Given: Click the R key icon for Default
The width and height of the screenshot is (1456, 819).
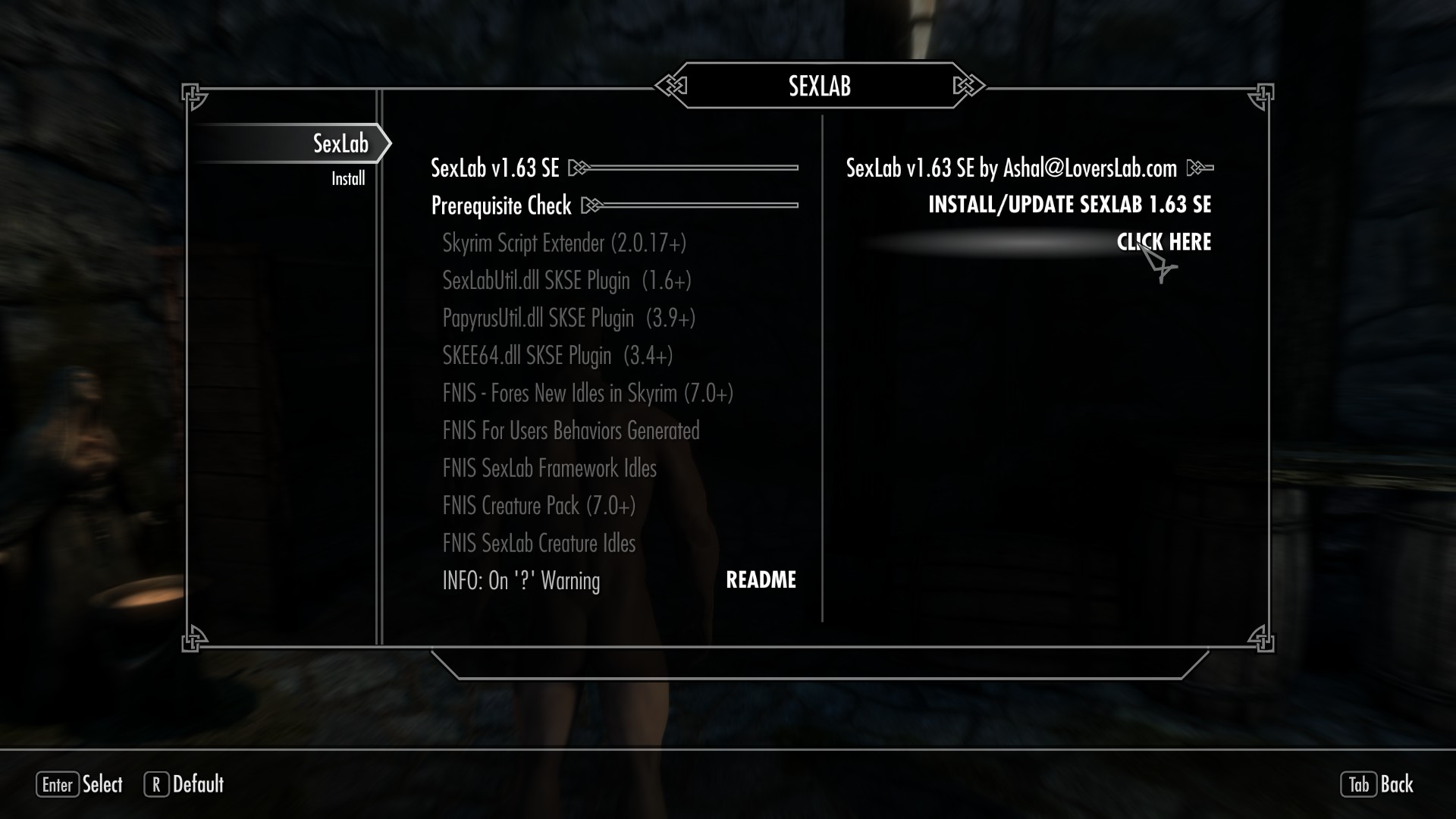Looking at the screenshot, I should click(x=155, y=786).
